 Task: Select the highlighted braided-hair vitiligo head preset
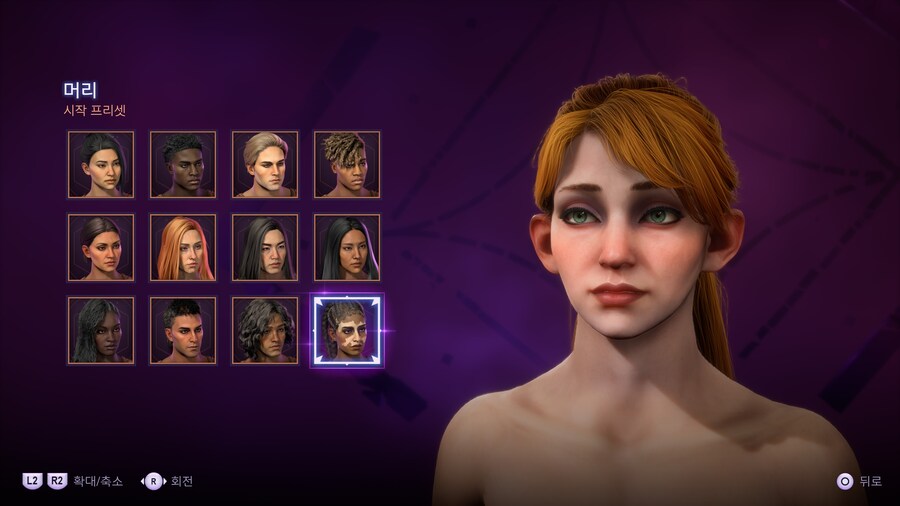pyautogui.click(x=347, y=330)
